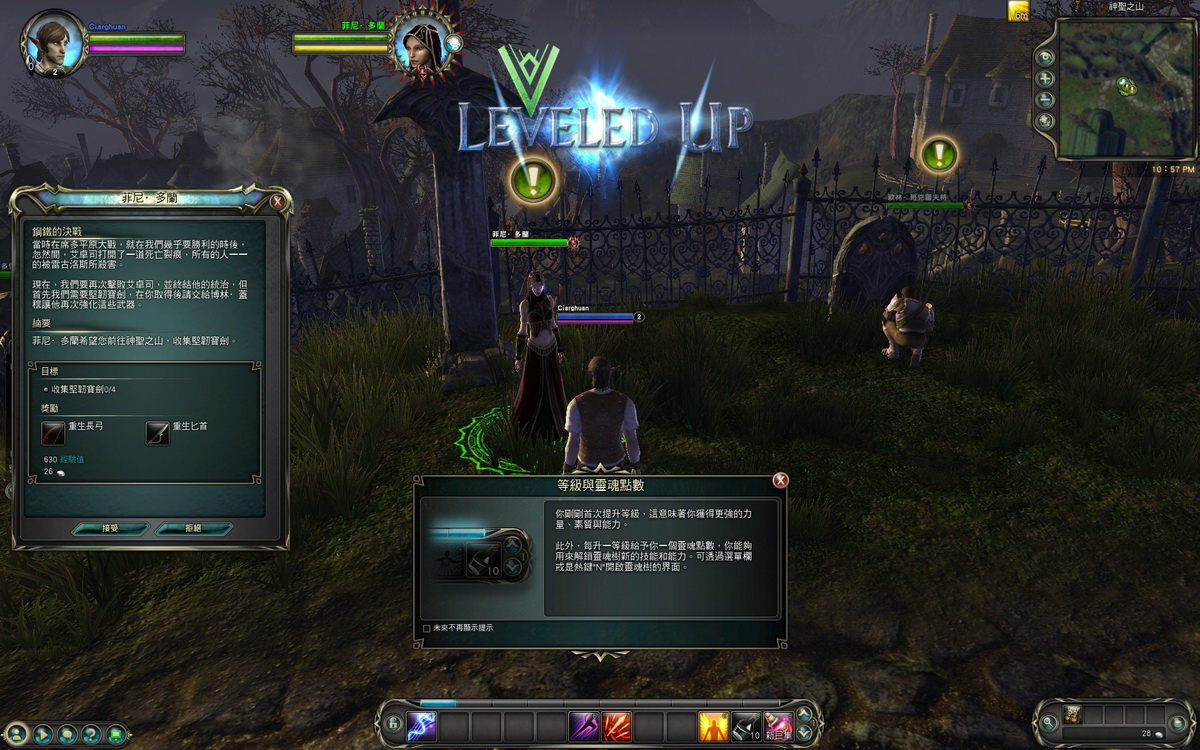Use the purple dagger strike ability
This screenshot has width=1200, height=750.
point(583,725)
